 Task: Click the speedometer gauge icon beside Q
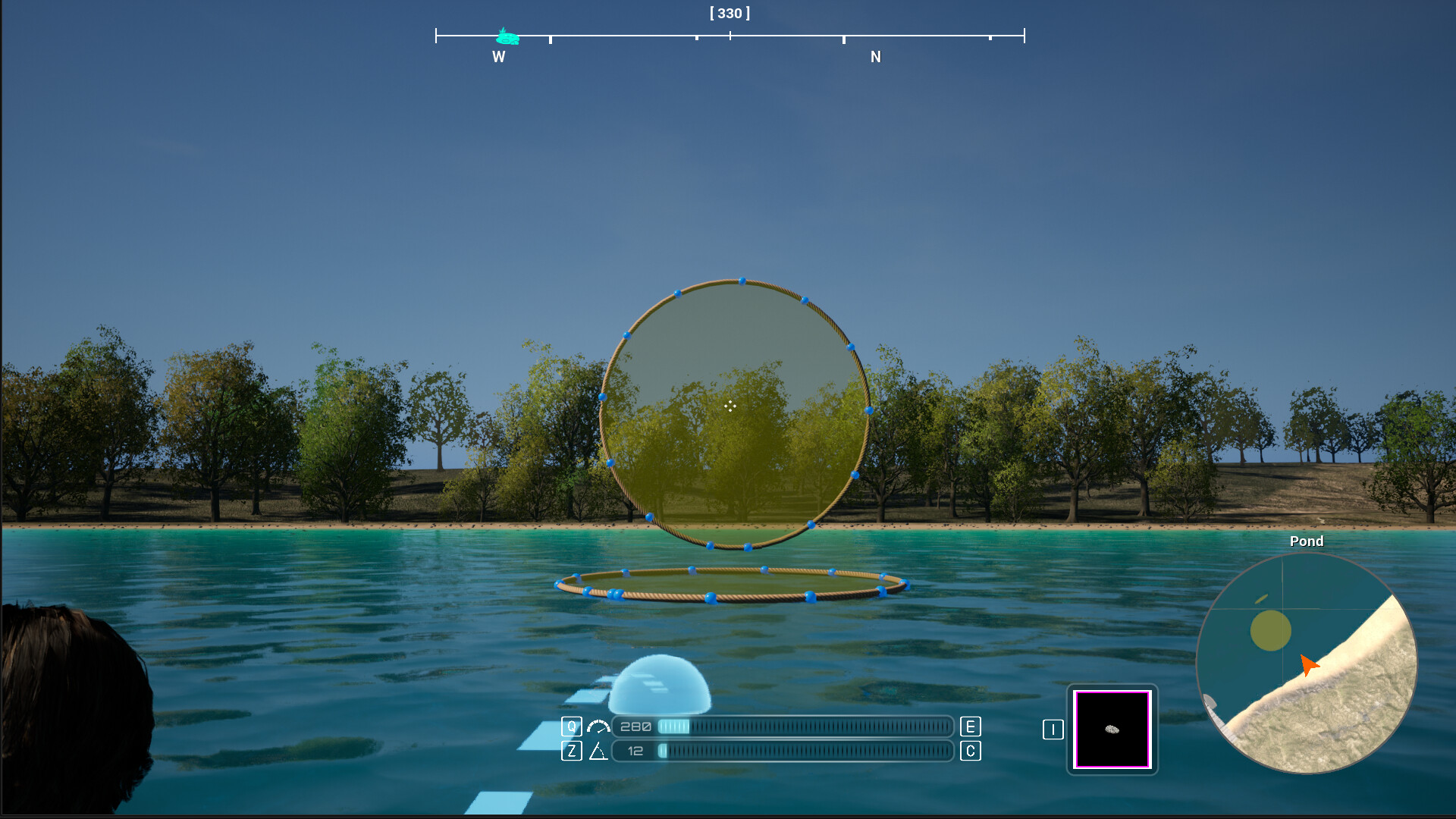tap(598, 726)
